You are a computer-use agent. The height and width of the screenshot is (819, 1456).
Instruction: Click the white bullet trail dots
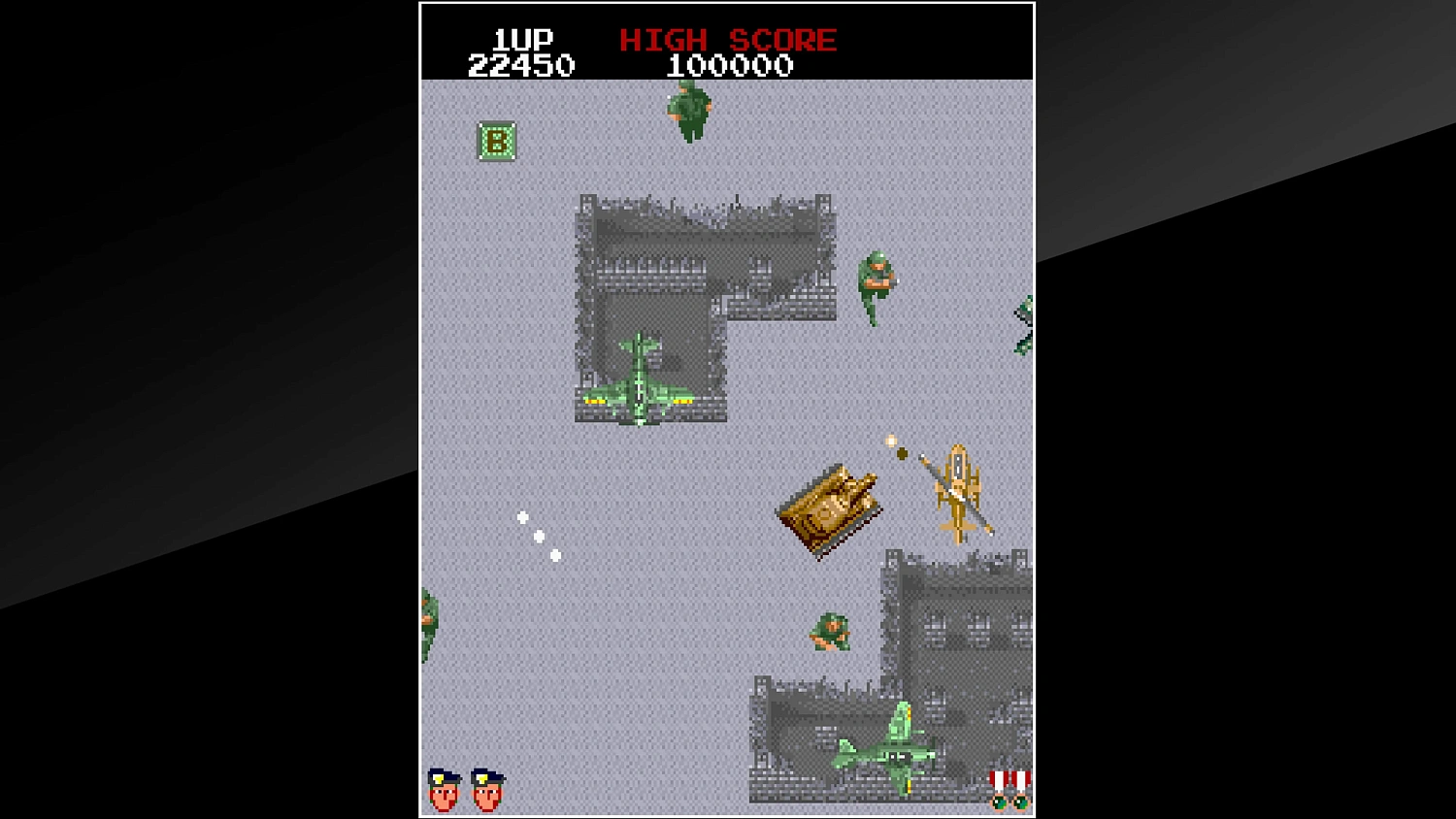(x=539, y=535)
